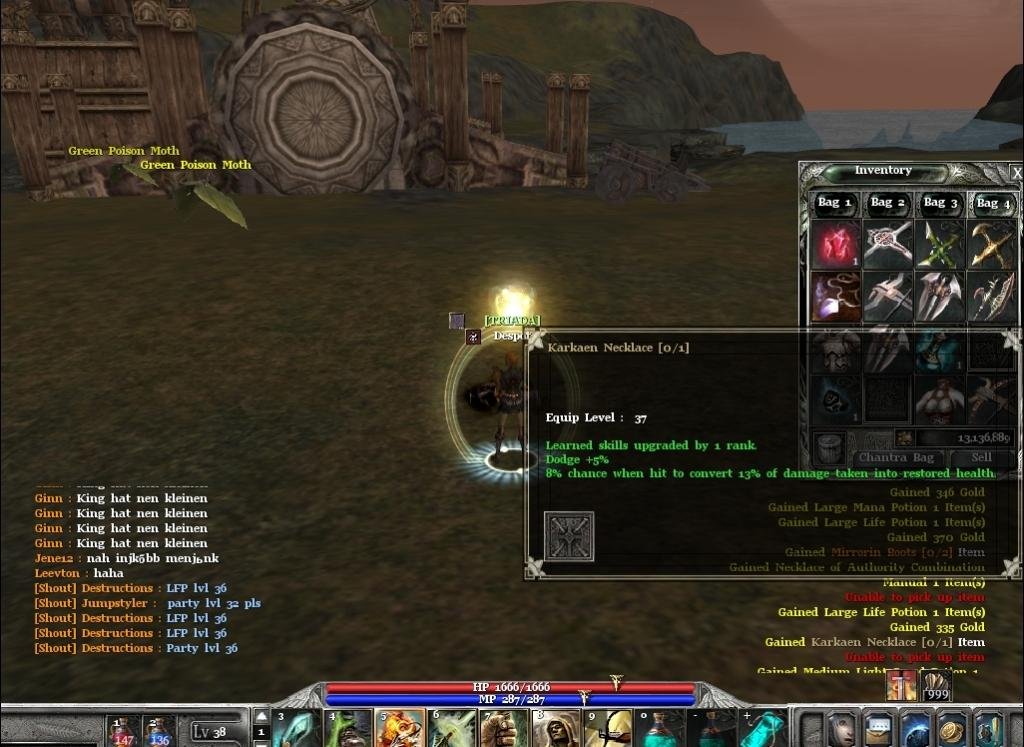This screenshot has height=747, width=1024.
Task: Select the Bag 3 tab
Action: pyautogui.click(x=941, y=203)
